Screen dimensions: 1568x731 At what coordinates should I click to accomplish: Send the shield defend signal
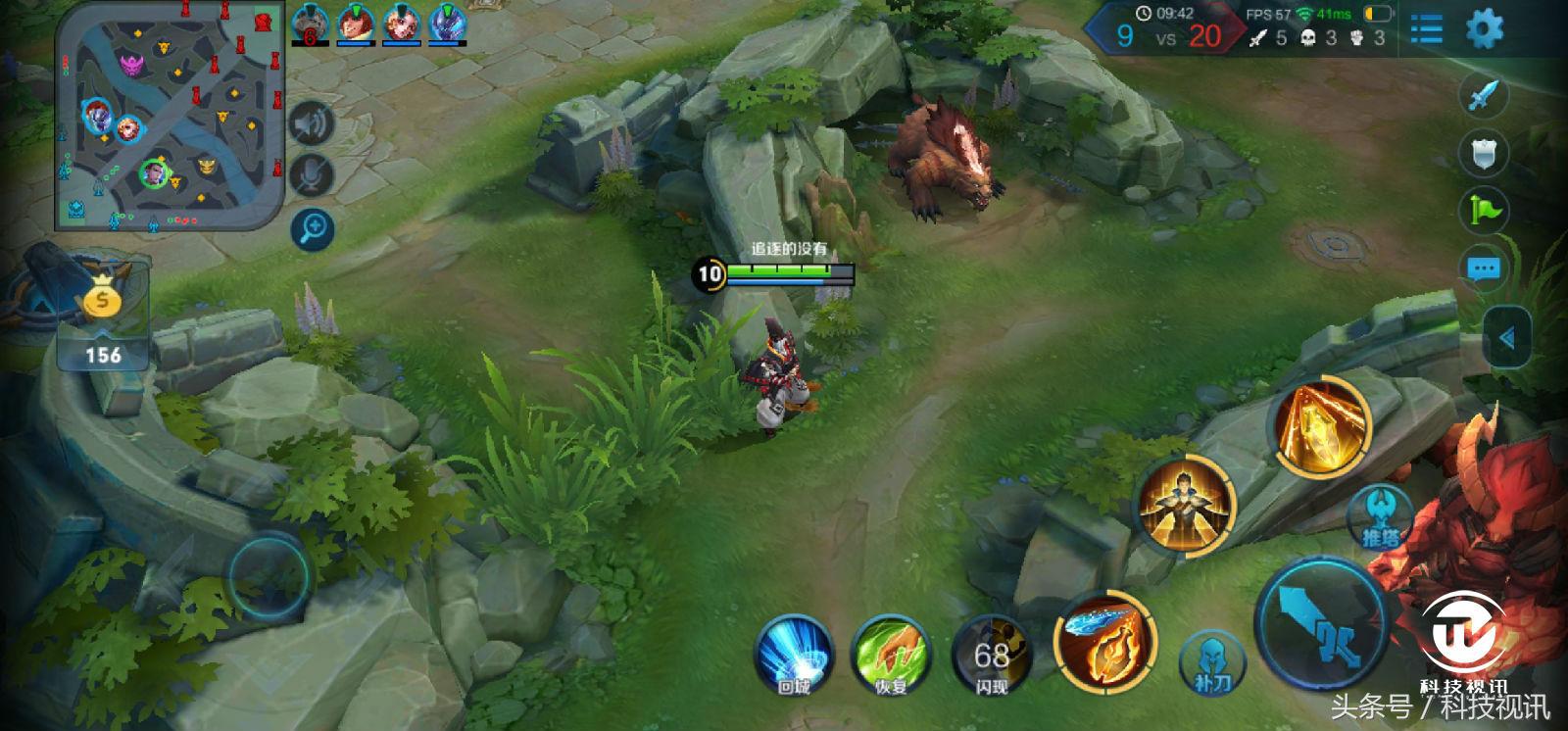tap(1484, 153)
